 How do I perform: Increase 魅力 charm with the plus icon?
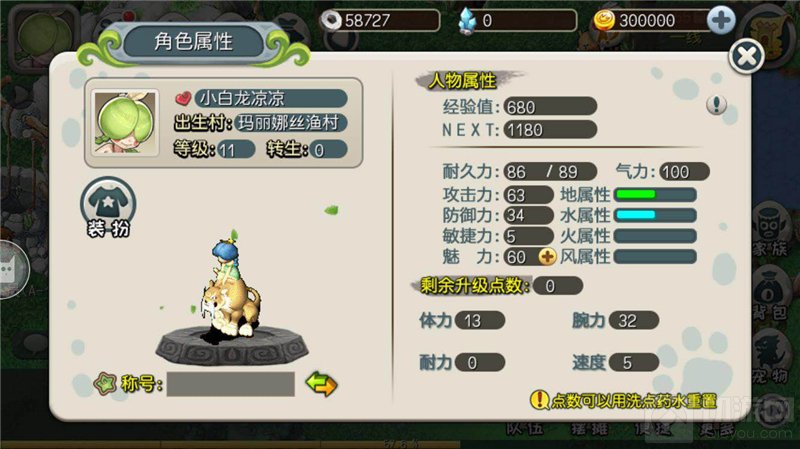546,257
